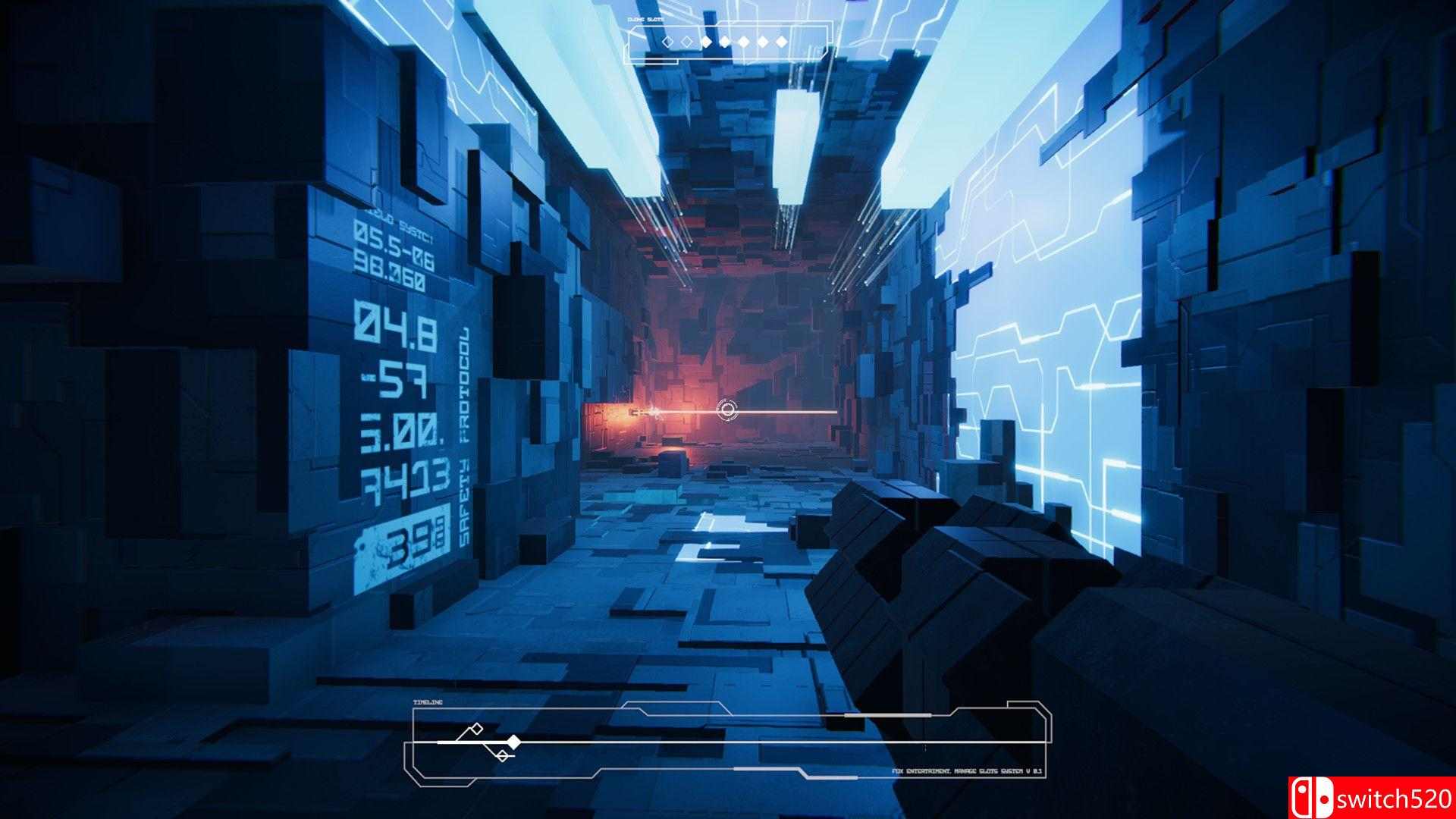The height and width of the screenshot is (819, 1456).
Task: Click the third filled clone slot diamond
Action: coord(707,42)
